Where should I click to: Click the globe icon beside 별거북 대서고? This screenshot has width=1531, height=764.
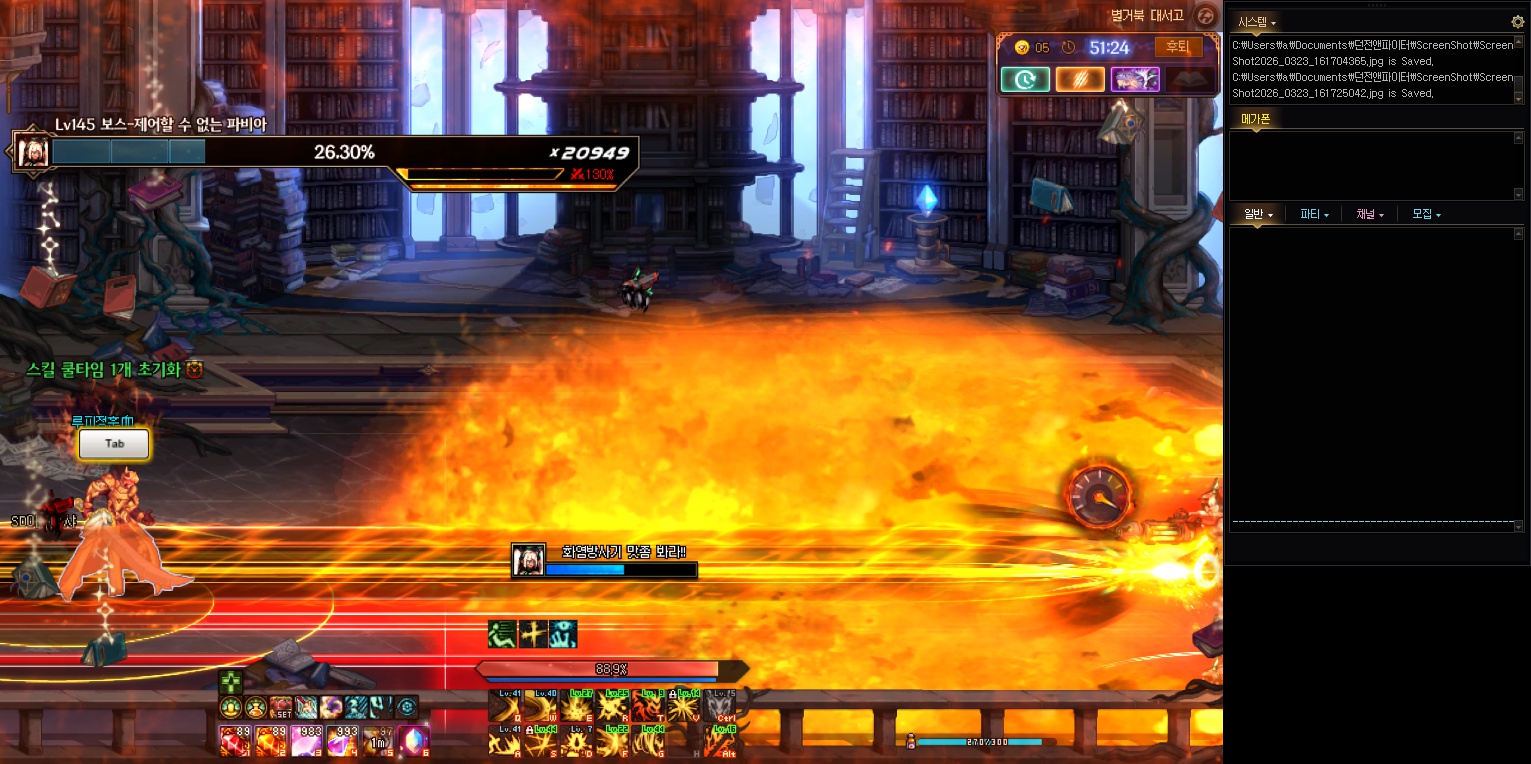tap(1207, 15)
